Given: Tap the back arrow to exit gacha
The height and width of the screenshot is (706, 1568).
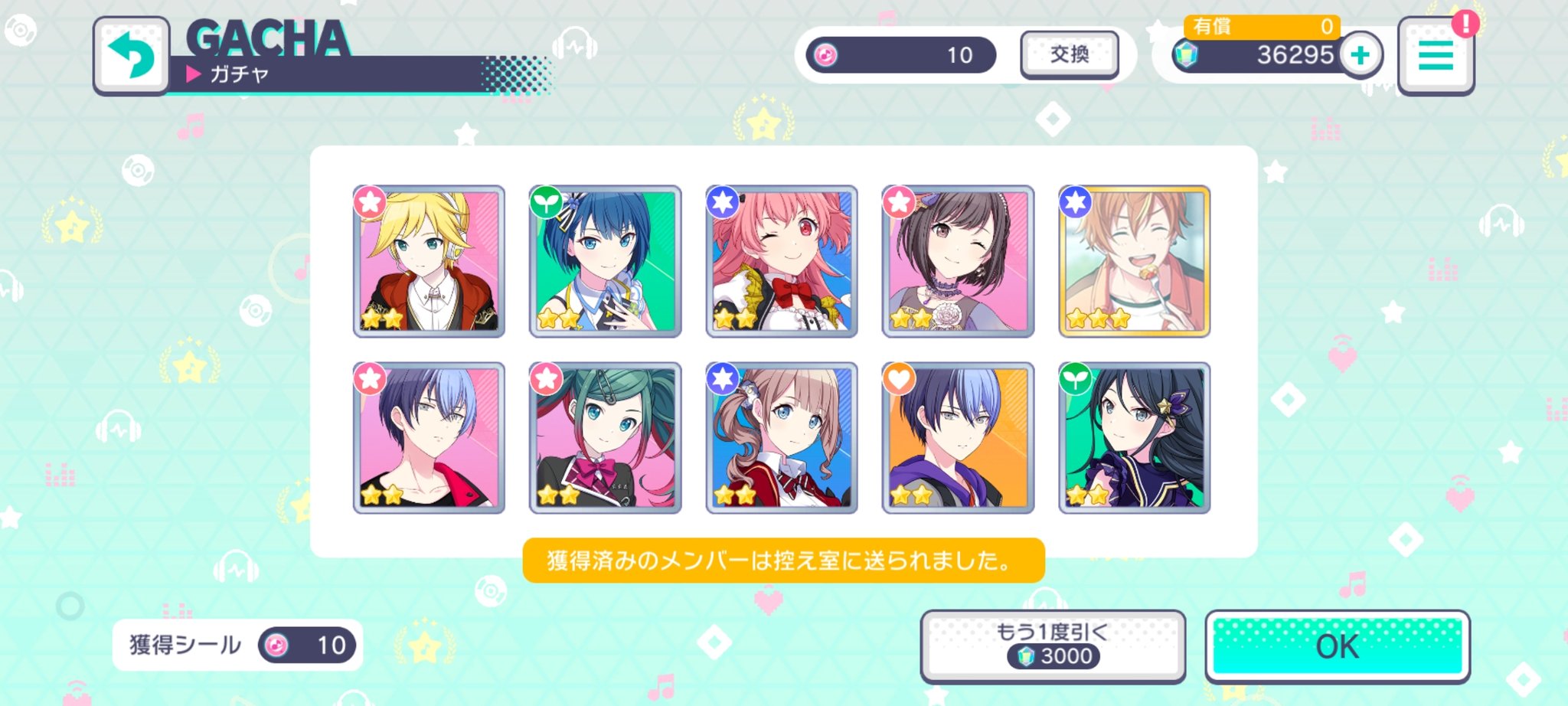Looking at the screenshot, I should (132, 55).
